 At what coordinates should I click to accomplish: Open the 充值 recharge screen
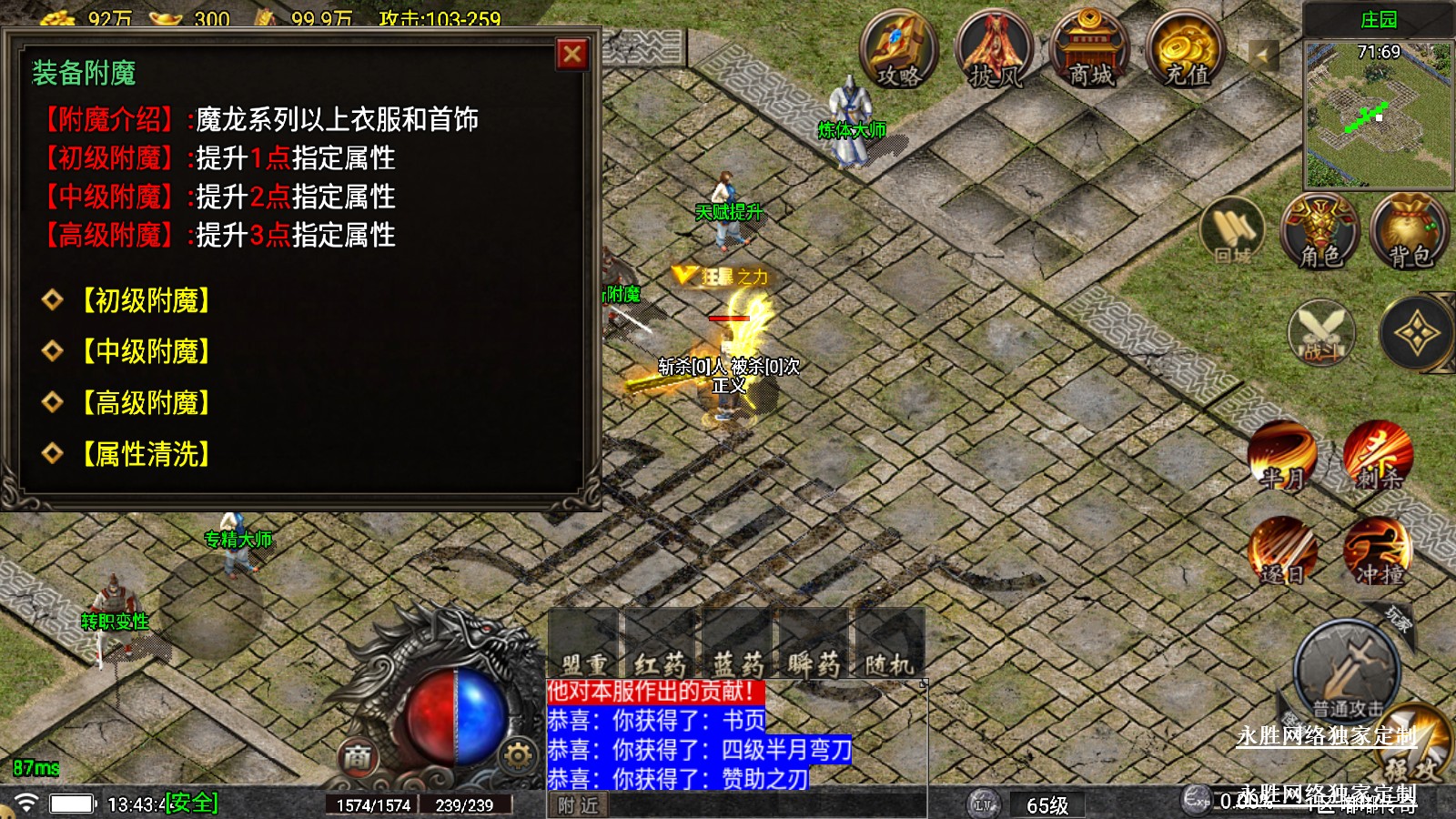1185,50
